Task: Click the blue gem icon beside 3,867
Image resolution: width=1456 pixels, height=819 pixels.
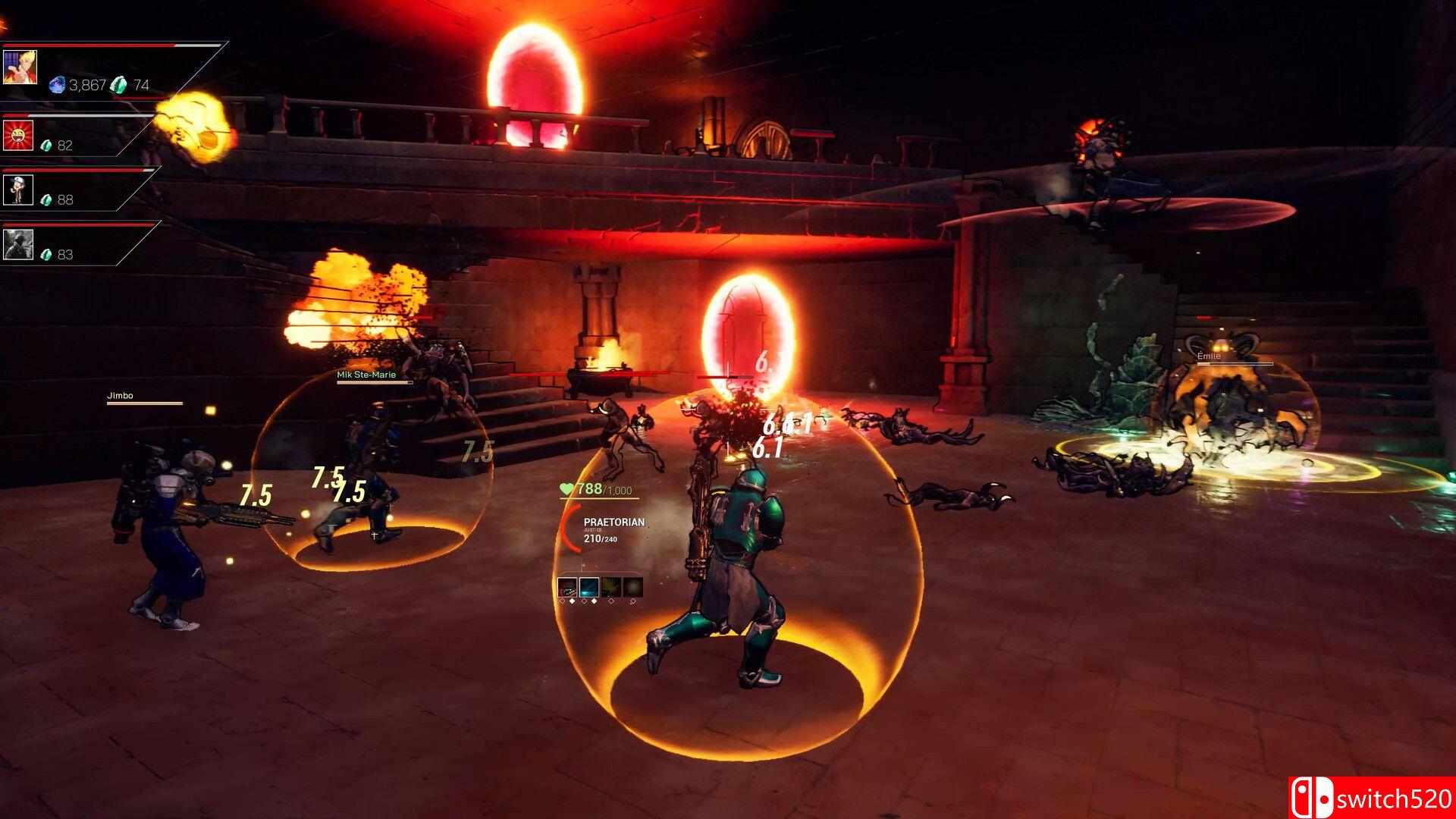Action: 58,85
